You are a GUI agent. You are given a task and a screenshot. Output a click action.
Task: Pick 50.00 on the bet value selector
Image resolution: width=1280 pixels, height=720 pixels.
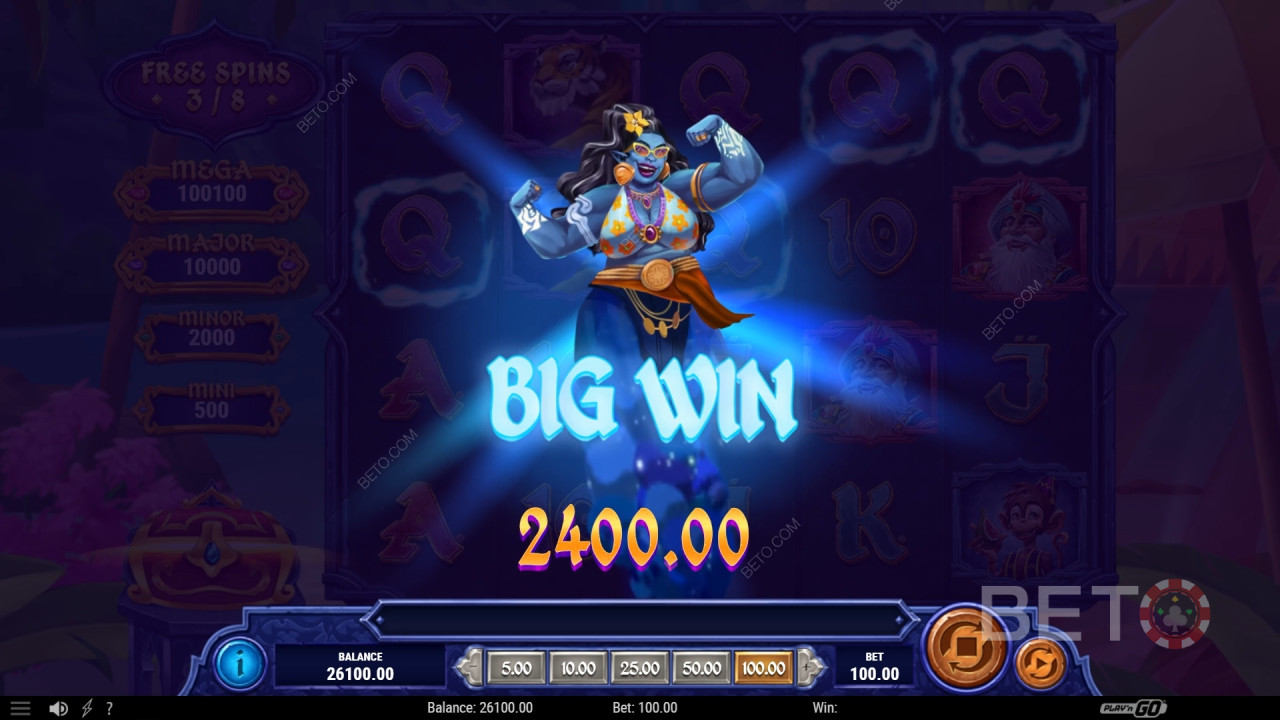coord(700,668)
